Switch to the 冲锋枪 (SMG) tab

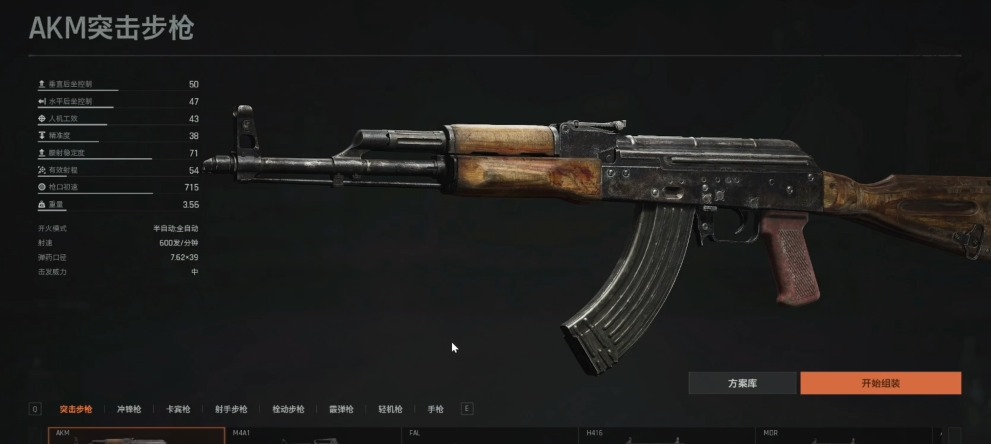click(x=129, y=409)
